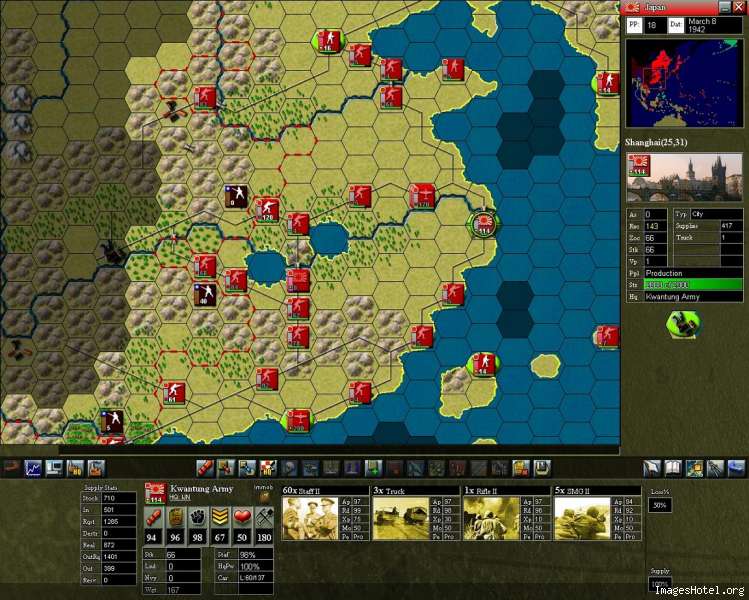Open the line graph statistics button
The image size is (749, 600).
pos(34,467)
